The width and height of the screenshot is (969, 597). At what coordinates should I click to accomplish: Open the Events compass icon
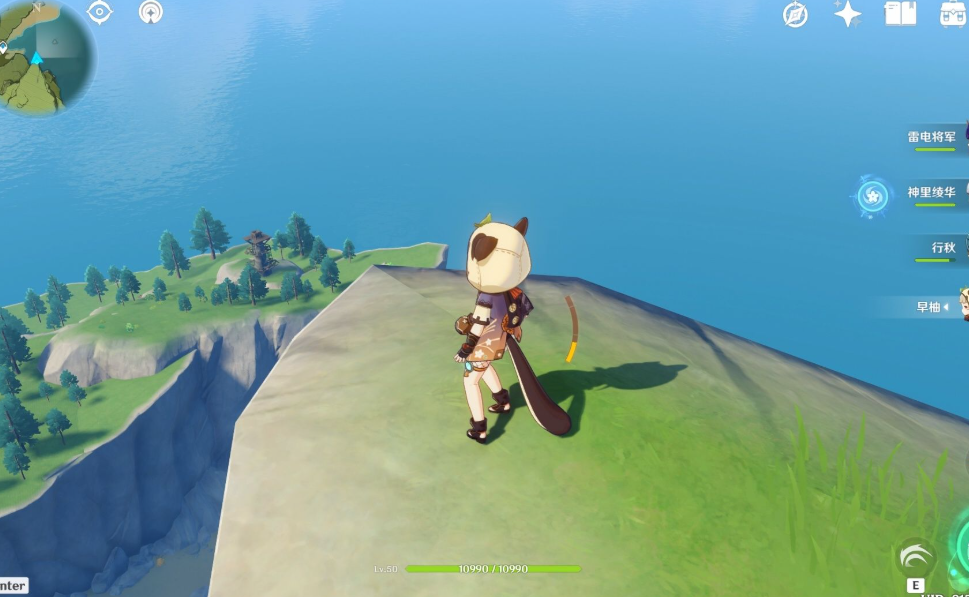795,14
